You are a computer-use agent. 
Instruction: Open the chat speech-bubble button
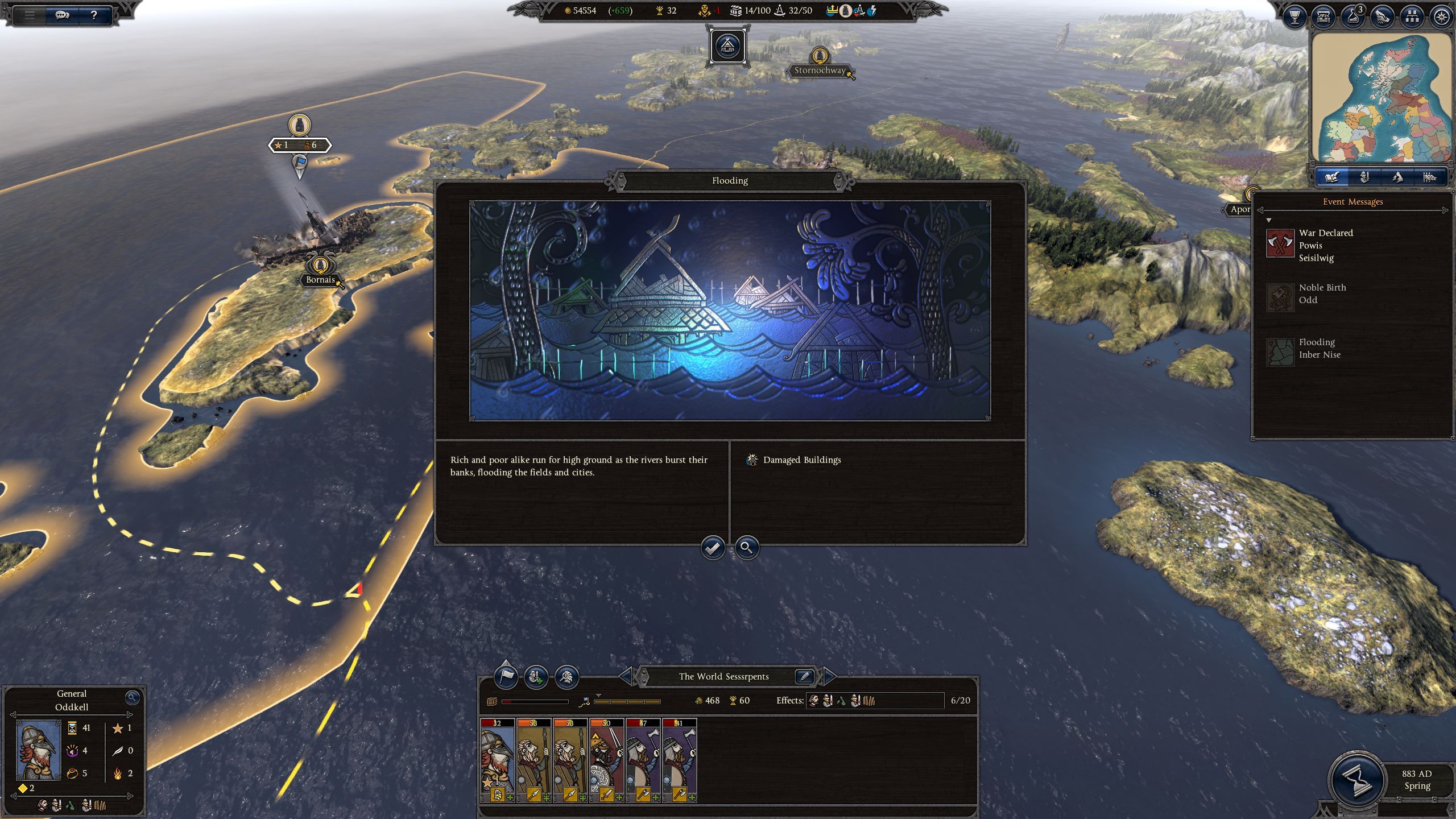[x=62, y=15]
